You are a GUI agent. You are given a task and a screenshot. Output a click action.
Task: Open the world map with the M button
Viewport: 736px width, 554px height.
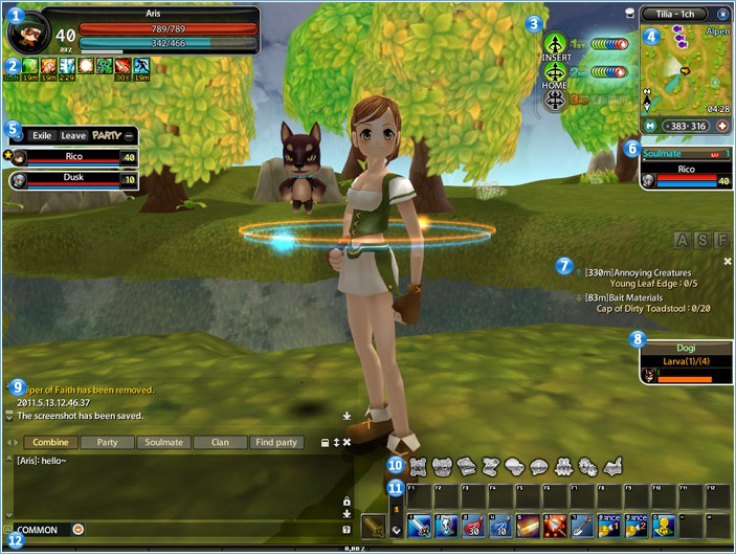click(x=648, y=126)
